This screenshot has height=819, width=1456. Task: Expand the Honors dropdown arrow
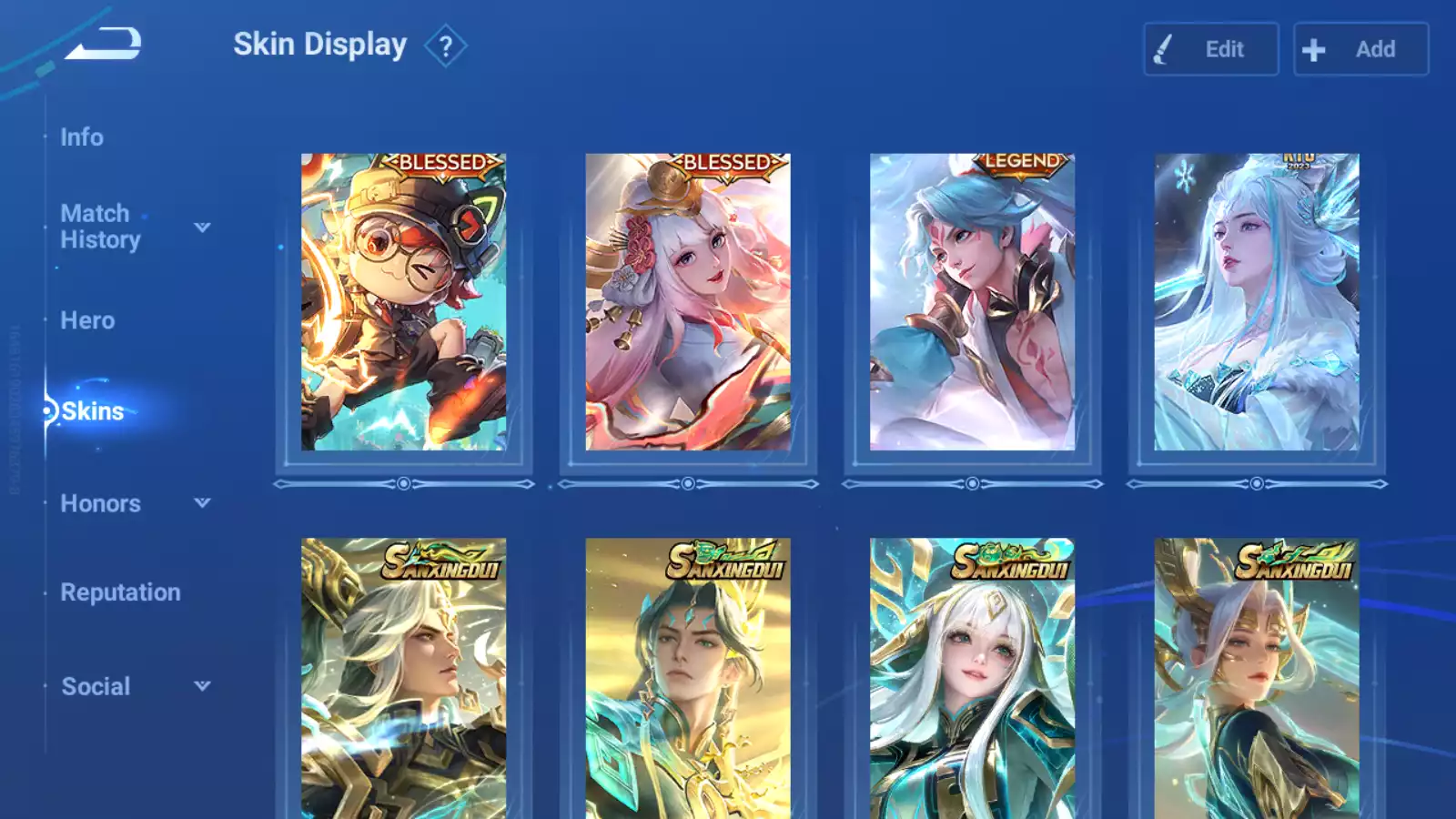[202, 503]
